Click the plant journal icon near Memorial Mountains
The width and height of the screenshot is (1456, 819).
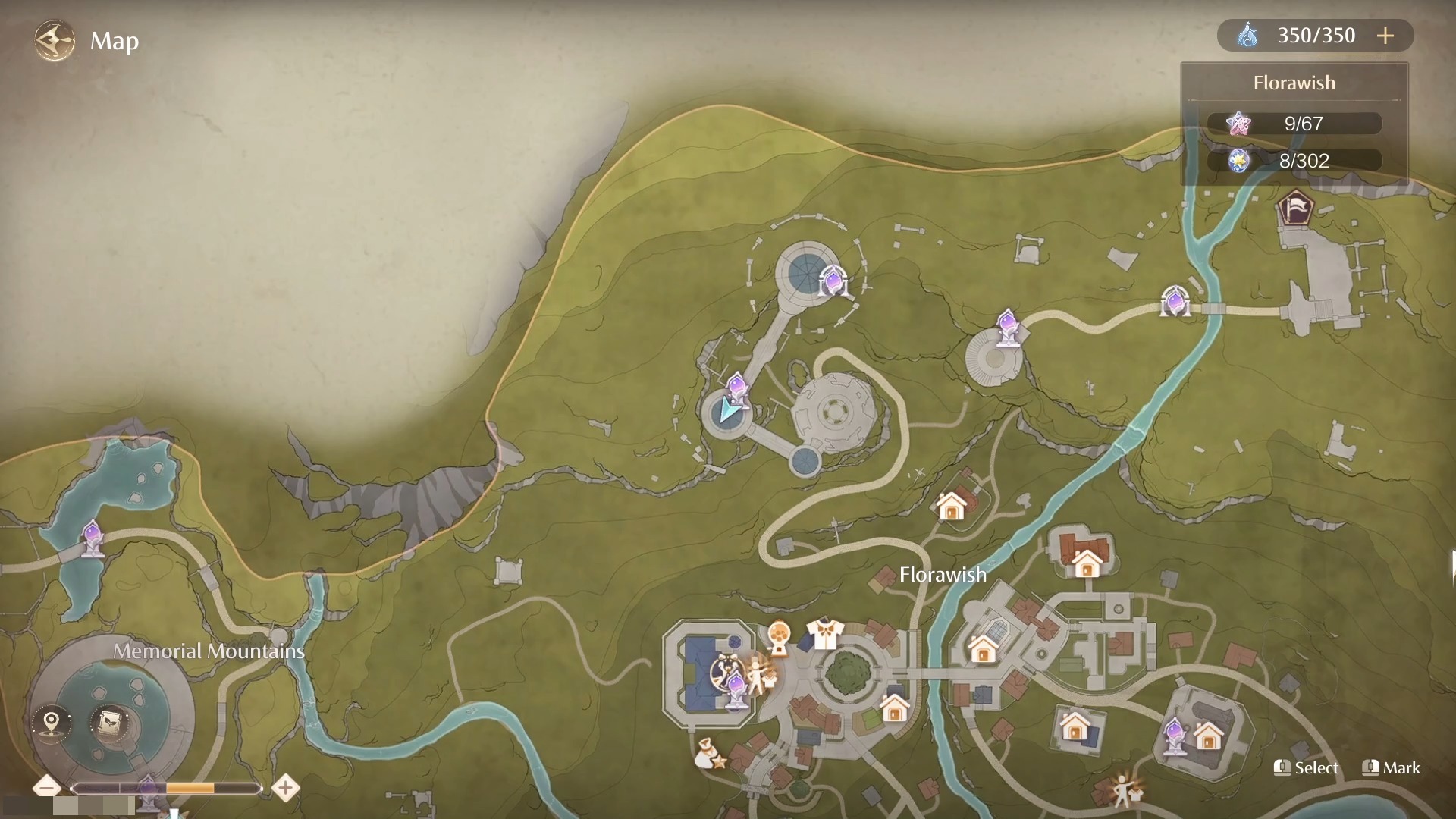(x=109, y=723)
